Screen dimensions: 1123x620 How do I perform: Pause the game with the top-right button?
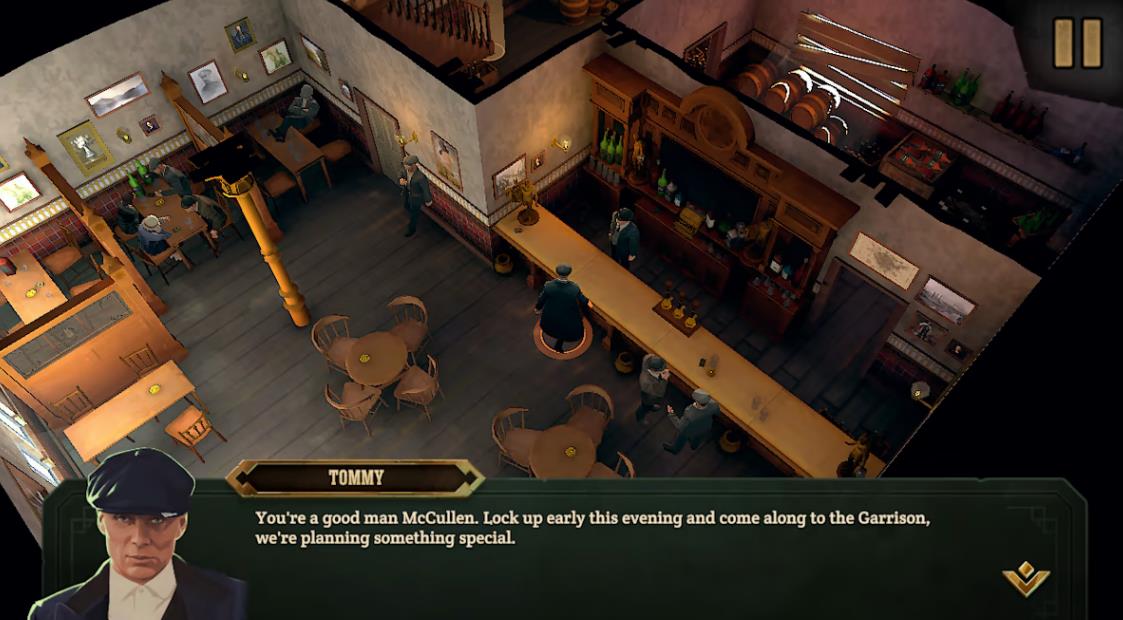pyautogui.click(x=1077, y=43)
